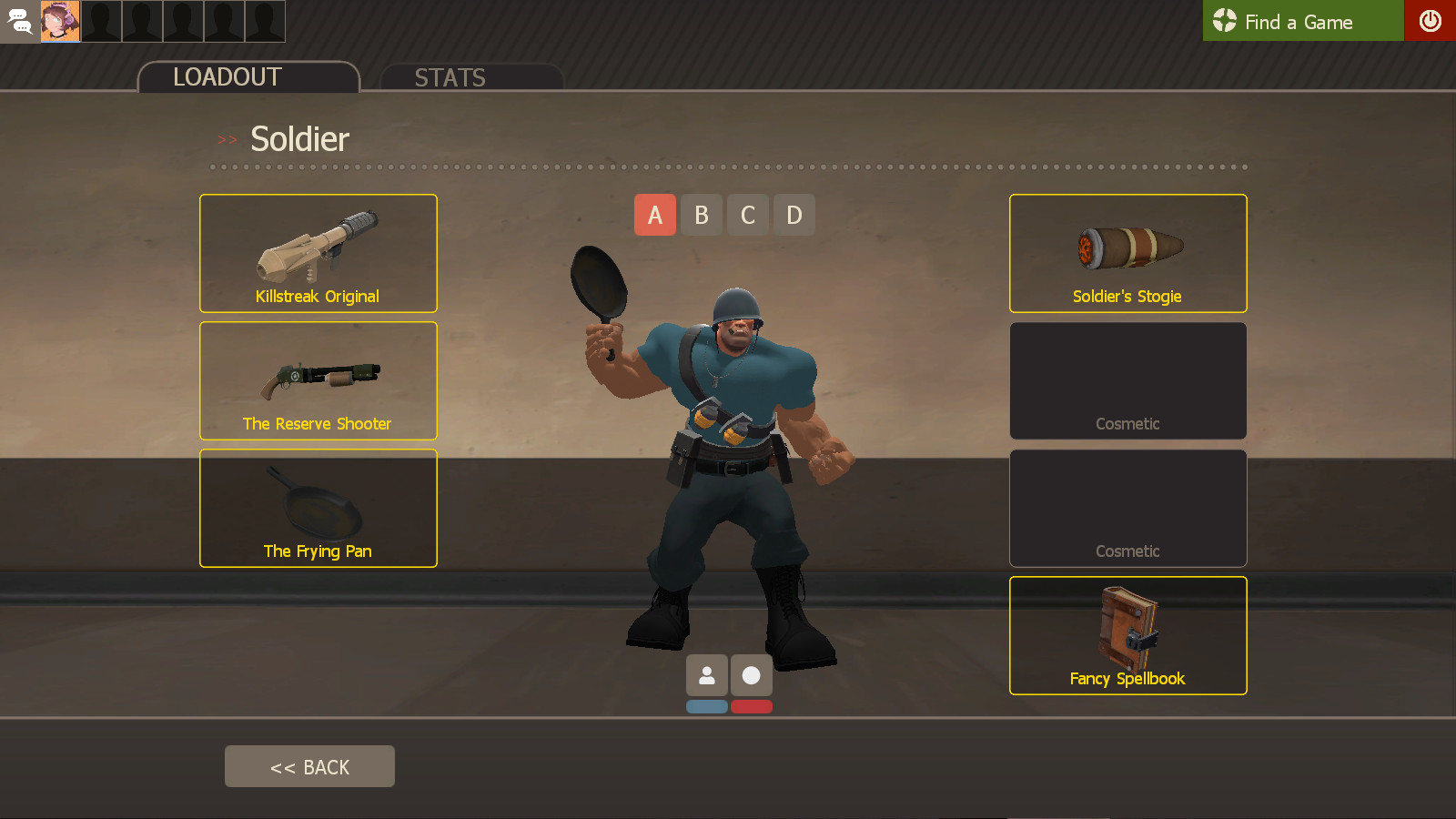Switch to the STATS tab
This screenshot has height=819, width=1456.
[450, 77]
